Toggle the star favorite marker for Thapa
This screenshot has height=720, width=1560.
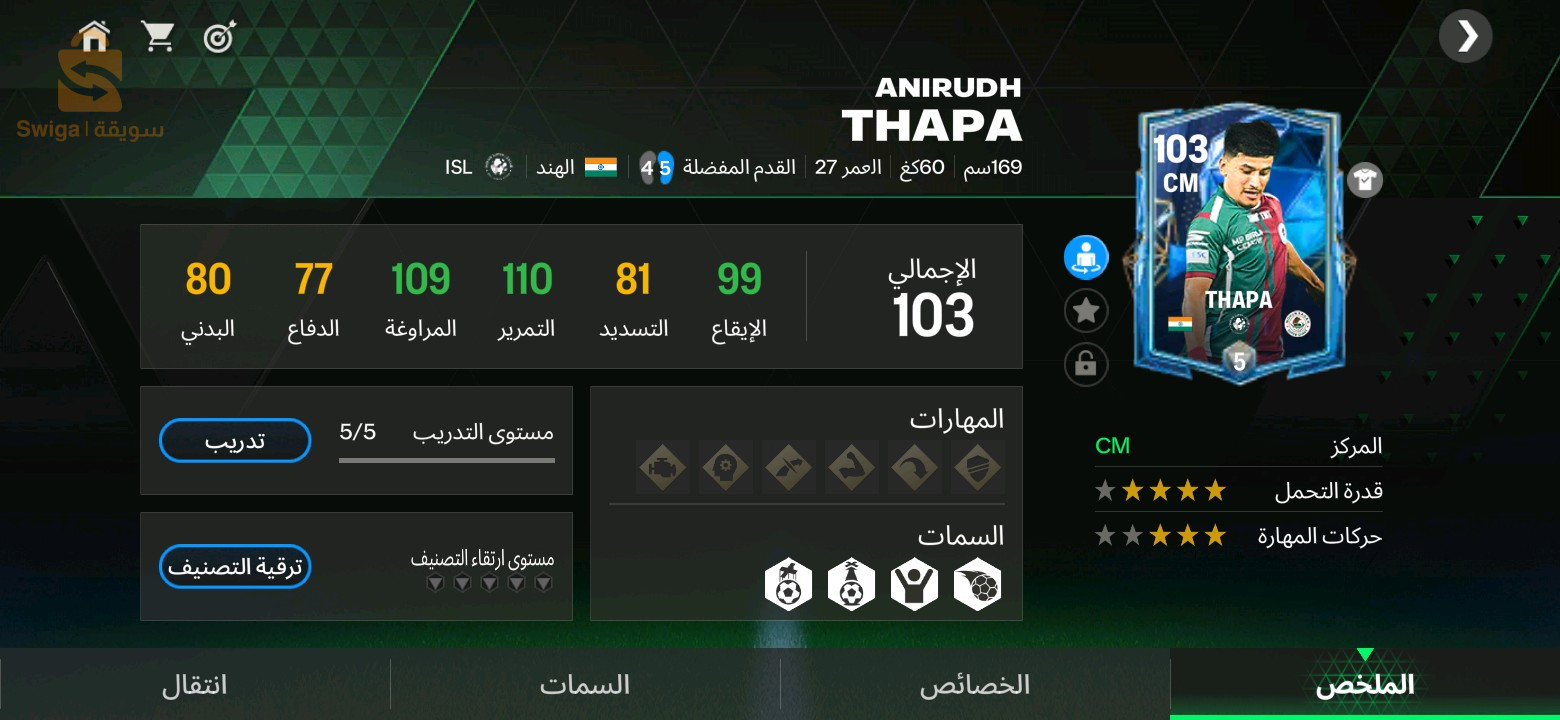1086,311
